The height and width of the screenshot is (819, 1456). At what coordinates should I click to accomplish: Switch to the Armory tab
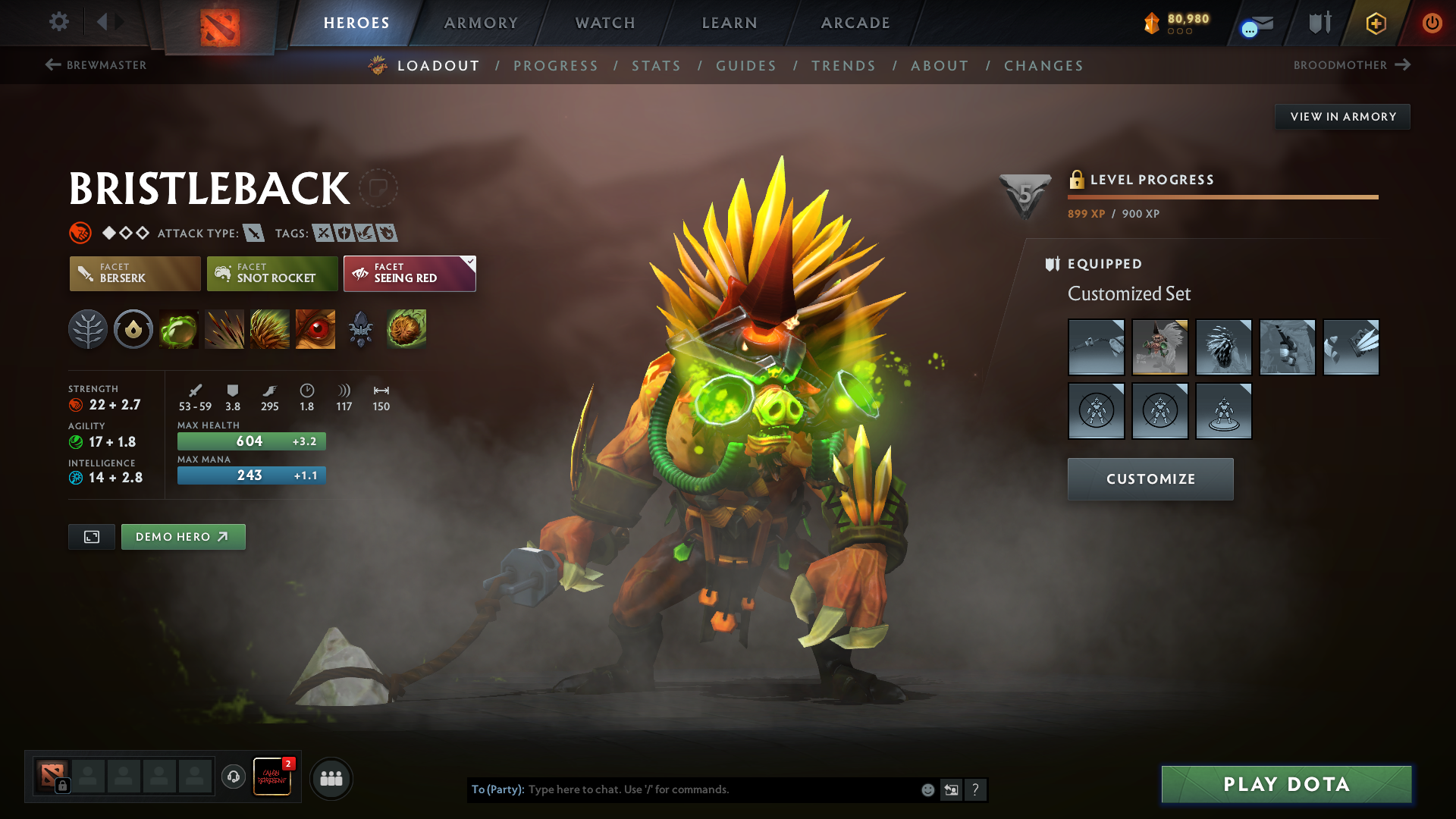tap(481, 23)
